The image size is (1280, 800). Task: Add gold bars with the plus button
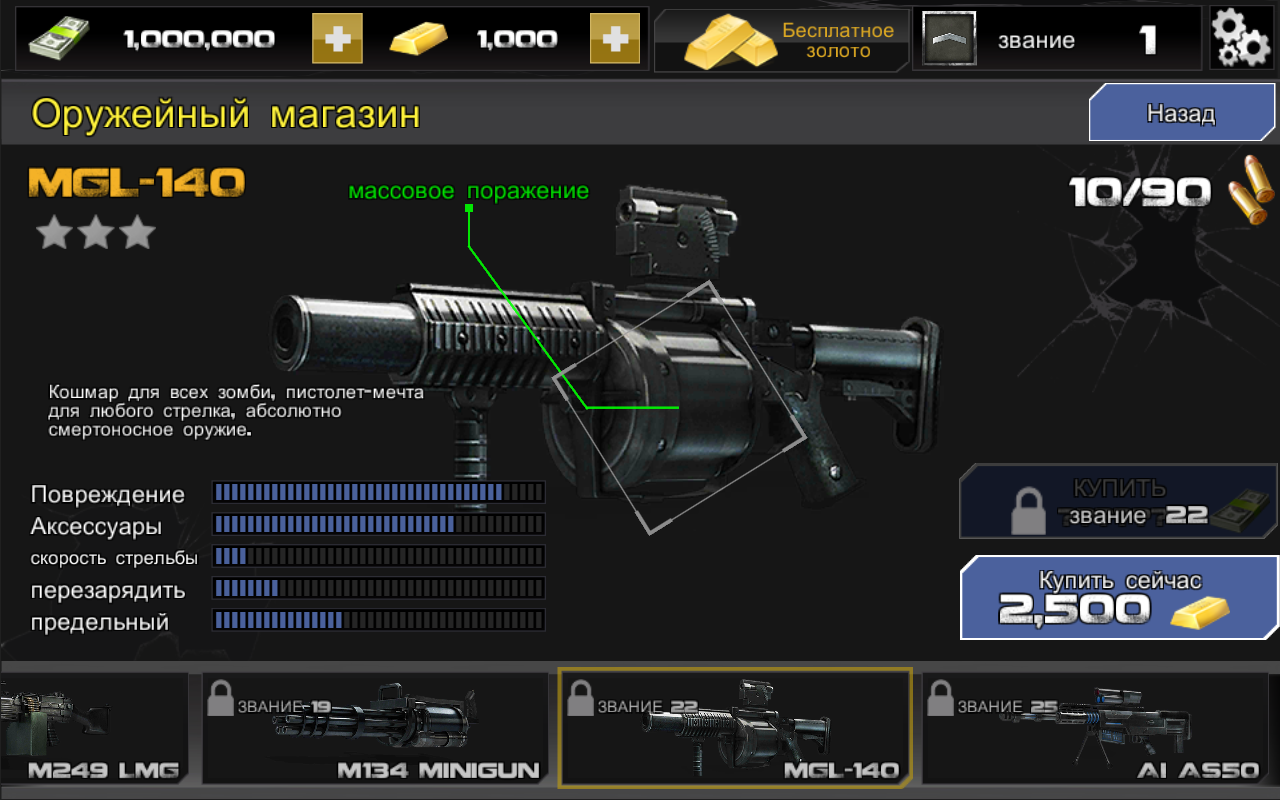(614, 39)
